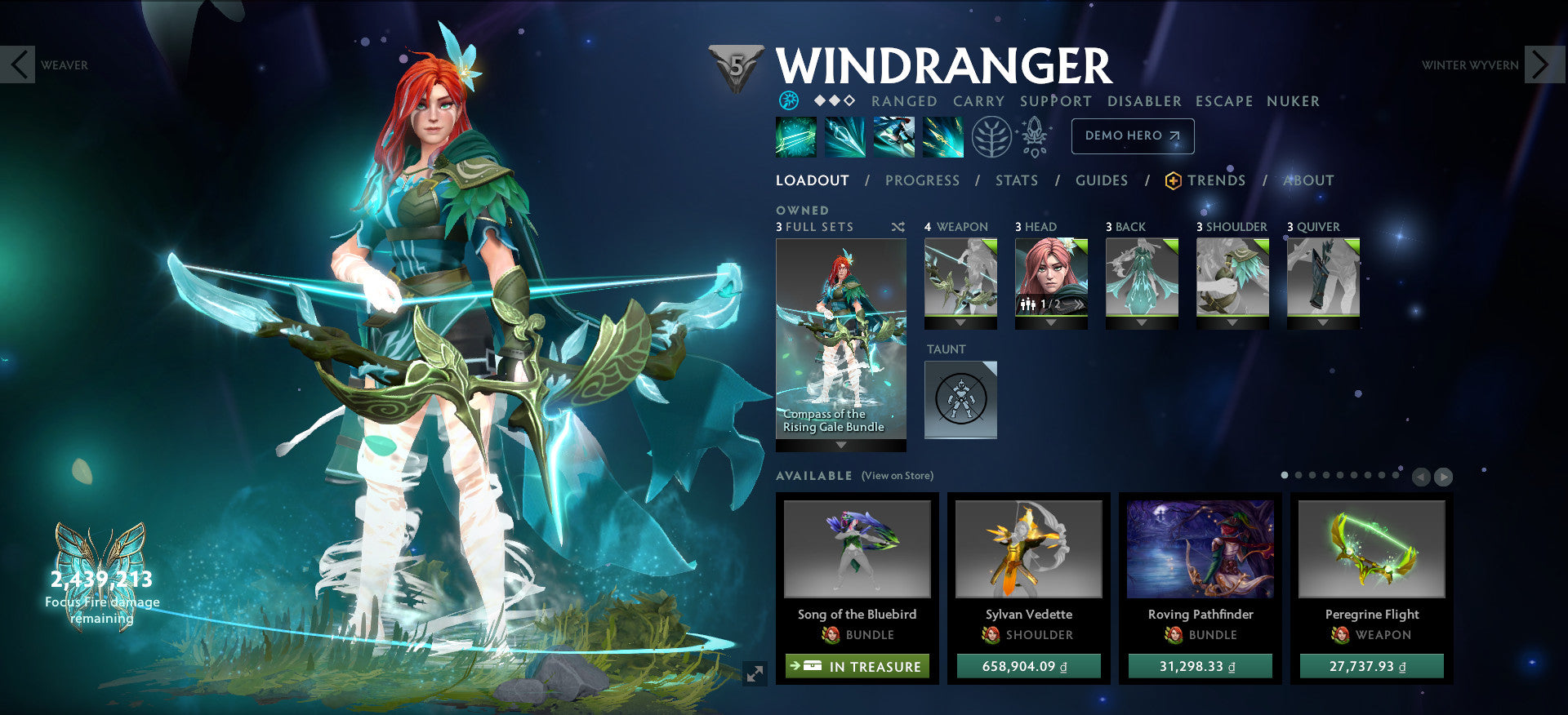Click the hero facet icon beside difficulty dots
1568x715 pixels.
[x=791, y=100]
